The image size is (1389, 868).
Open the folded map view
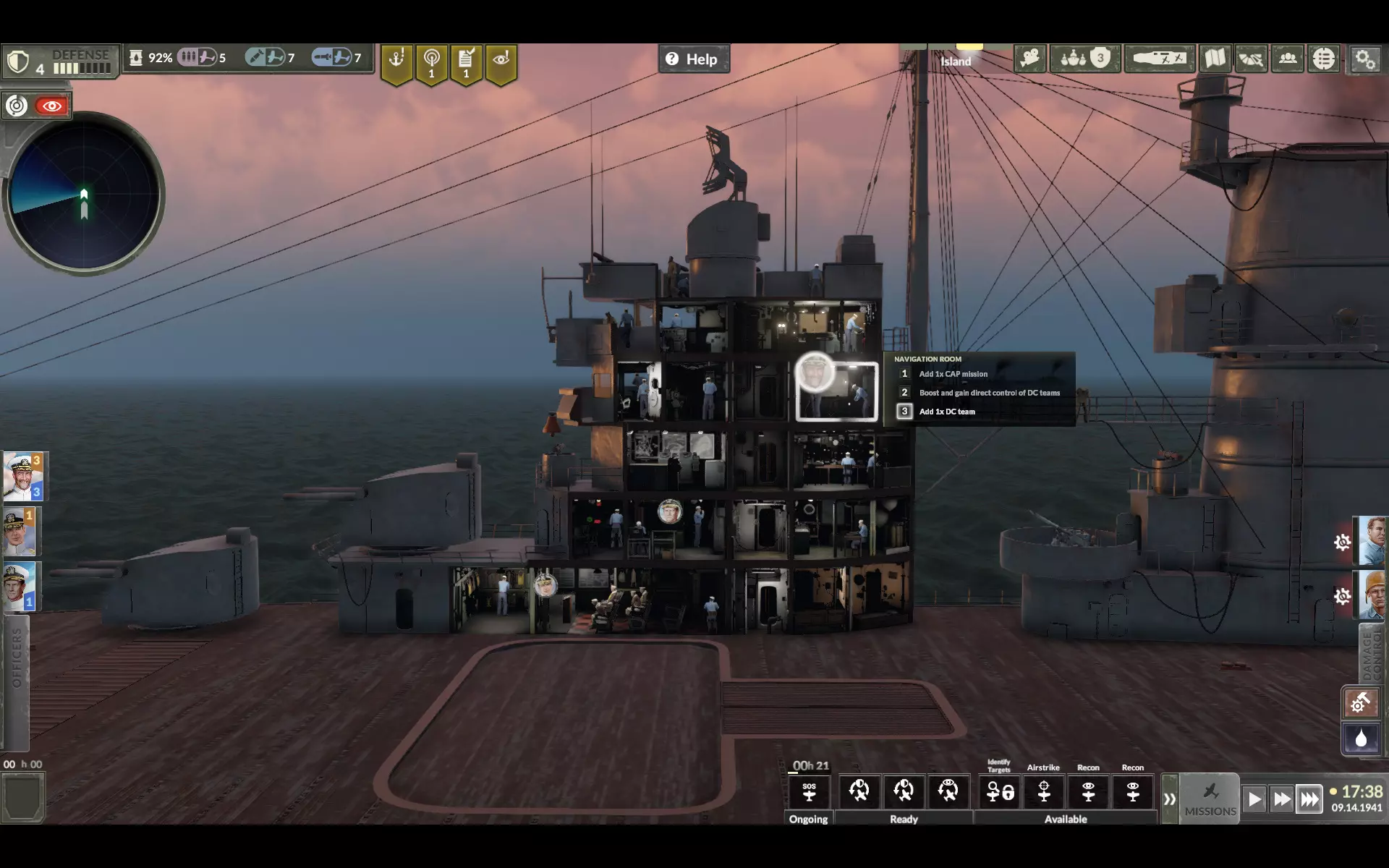point(1215,59)
